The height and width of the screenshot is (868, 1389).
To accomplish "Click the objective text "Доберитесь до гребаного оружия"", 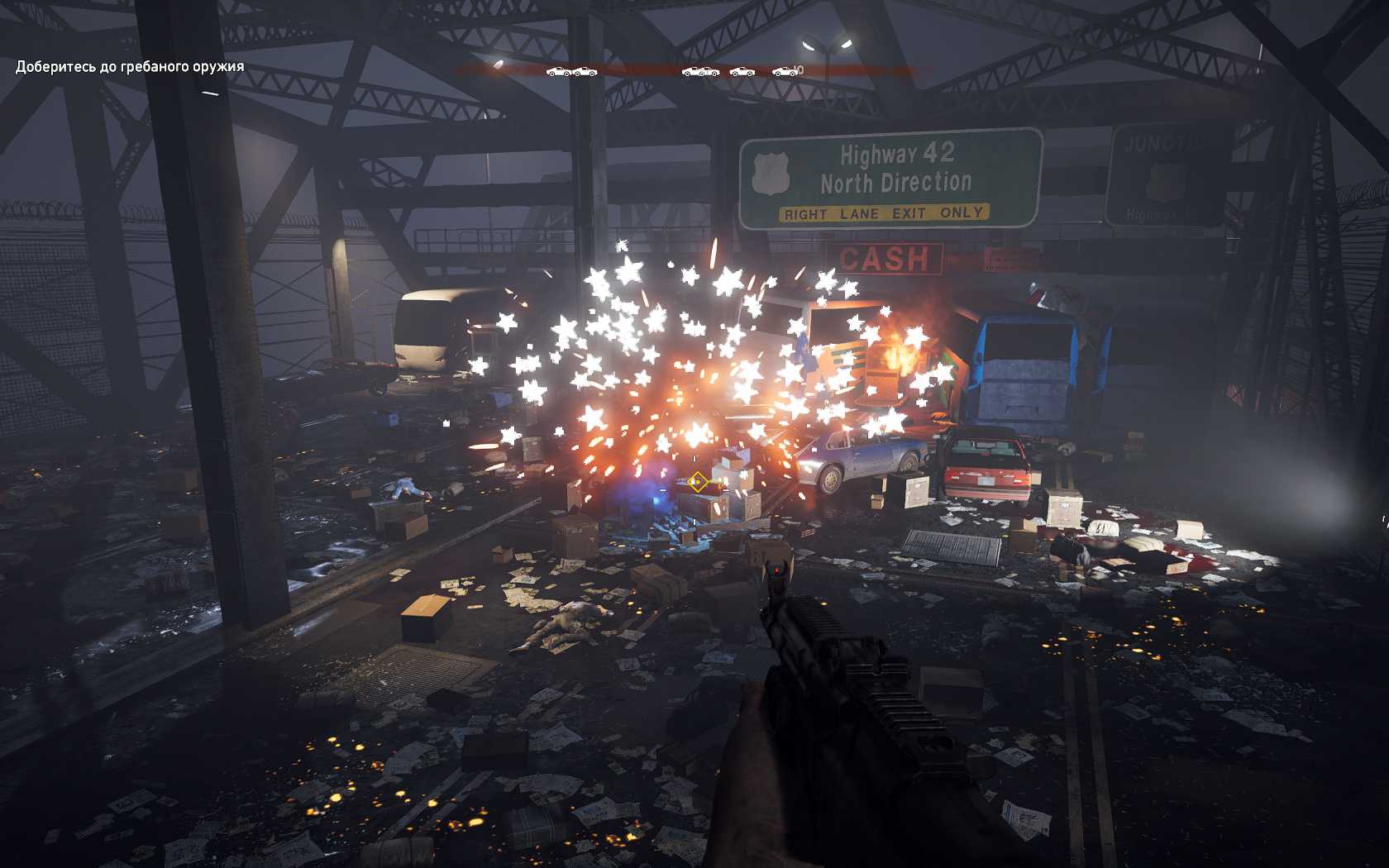I will click(130, 67).
